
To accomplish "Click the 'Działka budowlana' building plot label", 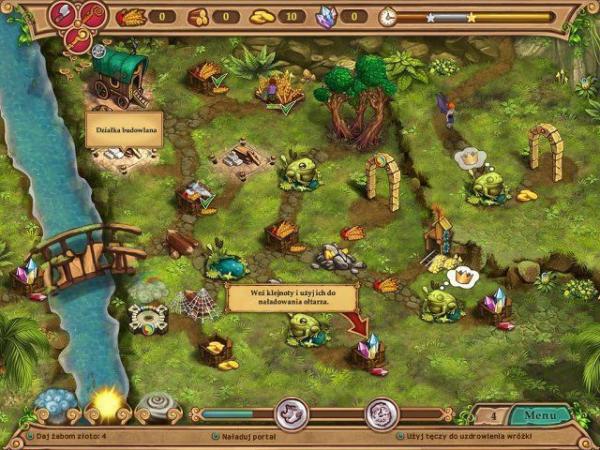I will coord(124,129).
